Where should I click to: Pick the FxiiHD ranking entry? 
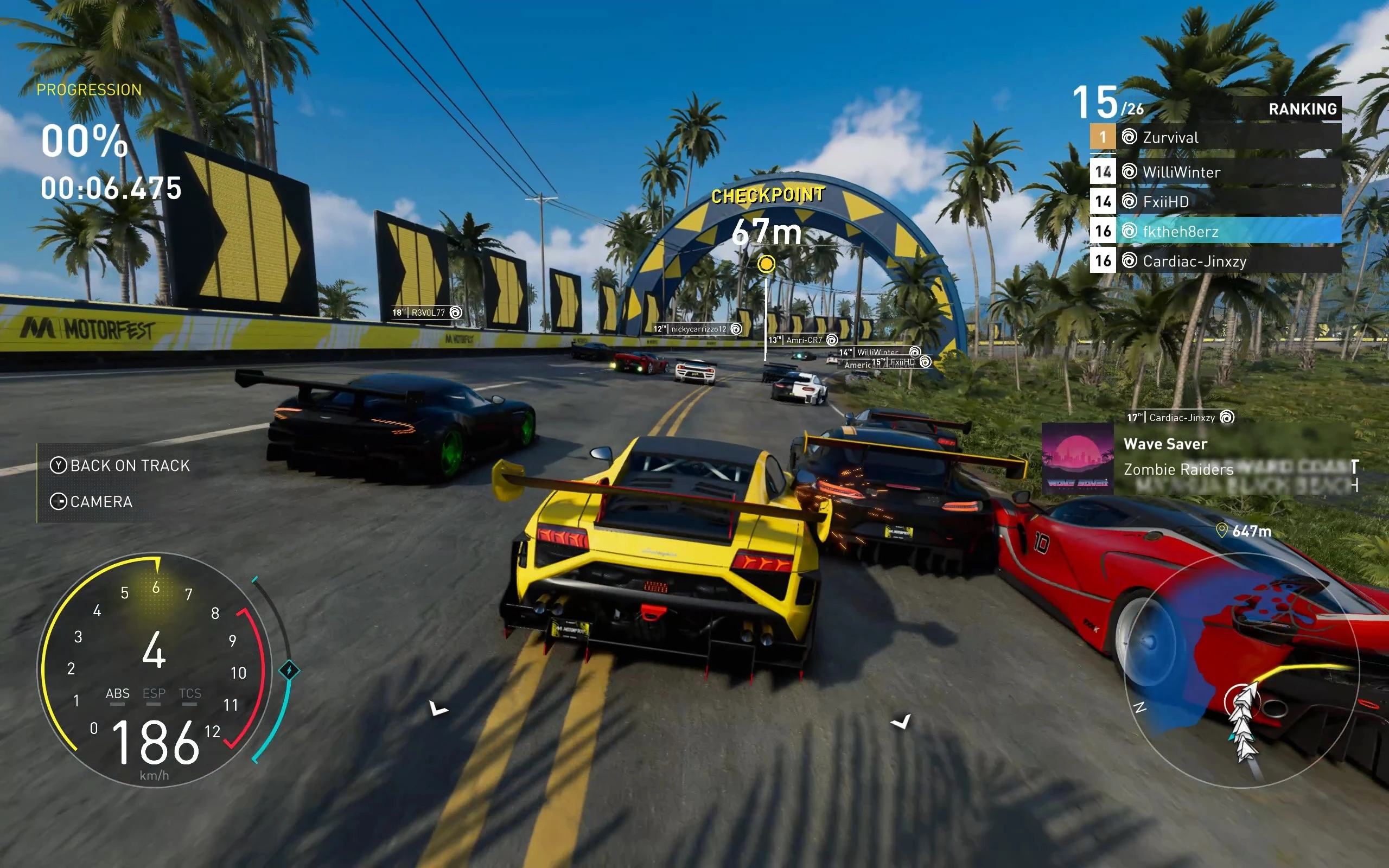tap(1214, 201)
